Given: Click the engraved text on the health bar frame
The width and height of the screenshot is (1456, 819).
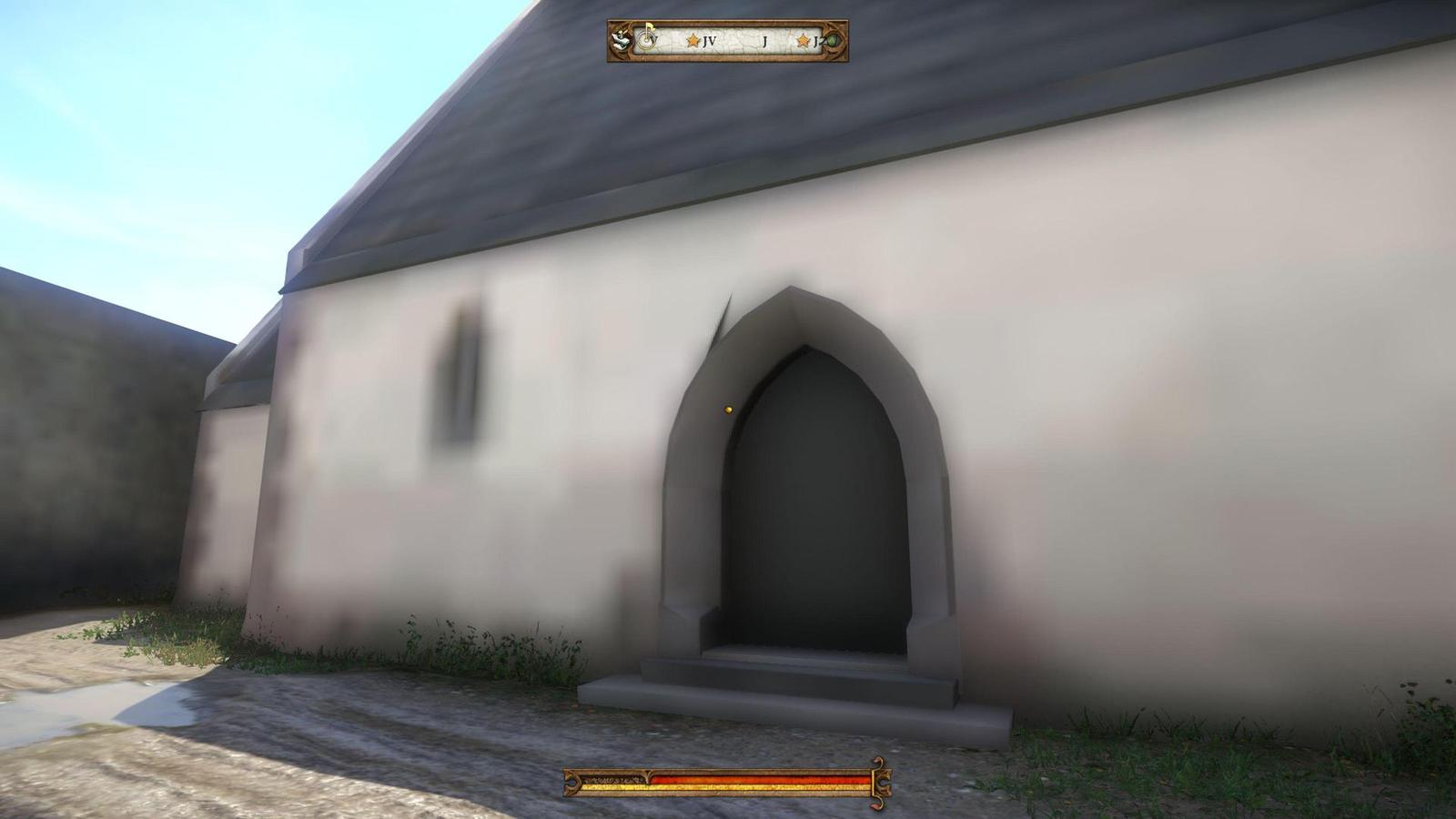Looking at the screenshot, I should tap(614, 780).
